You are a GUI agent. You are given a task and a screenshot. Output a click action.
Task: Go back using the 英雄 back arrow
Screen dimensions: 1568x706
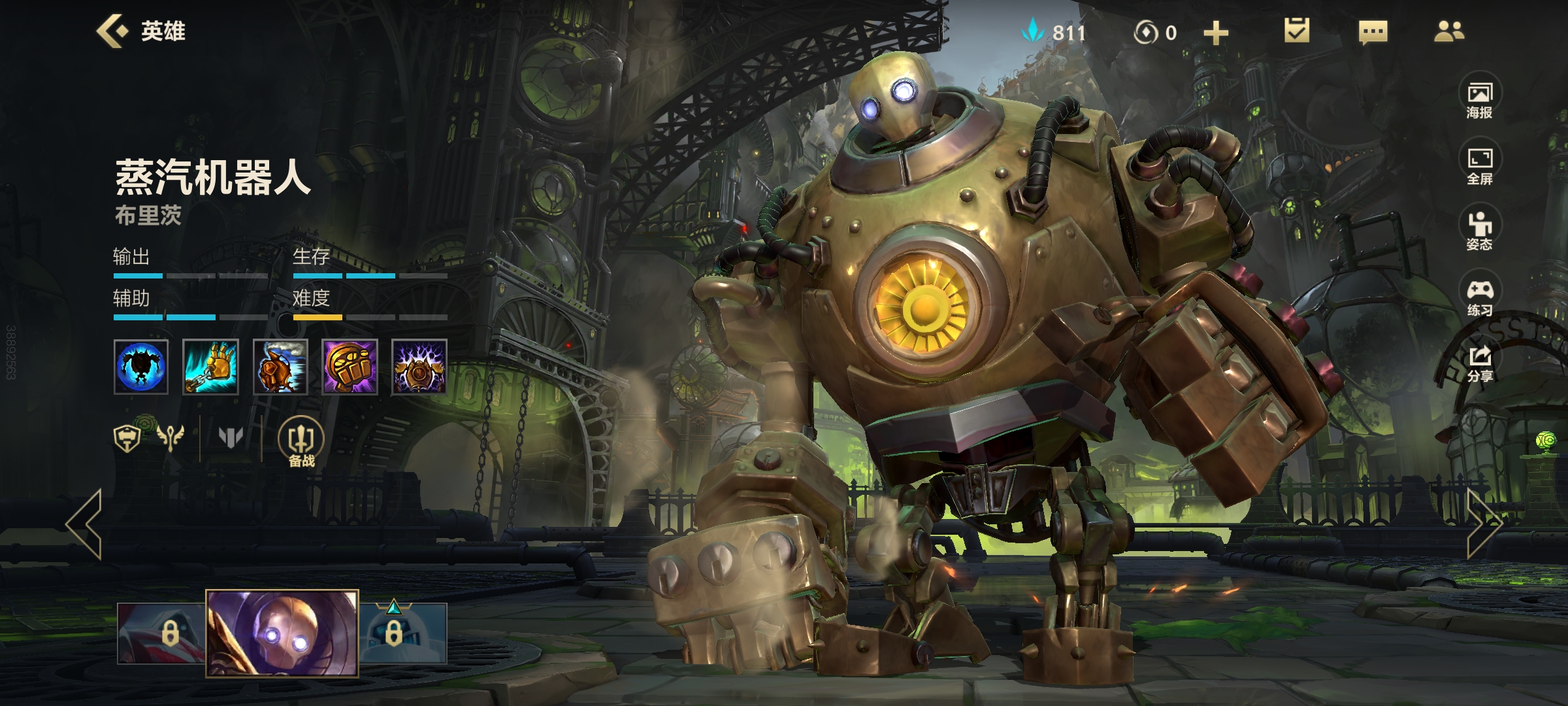pyautogui.click(x=112, y=31)
